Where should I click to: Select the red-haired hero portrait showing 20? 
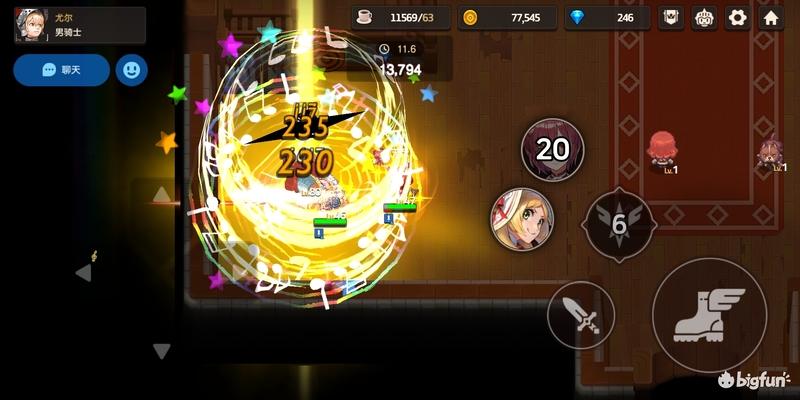click(x=552, y=150)
